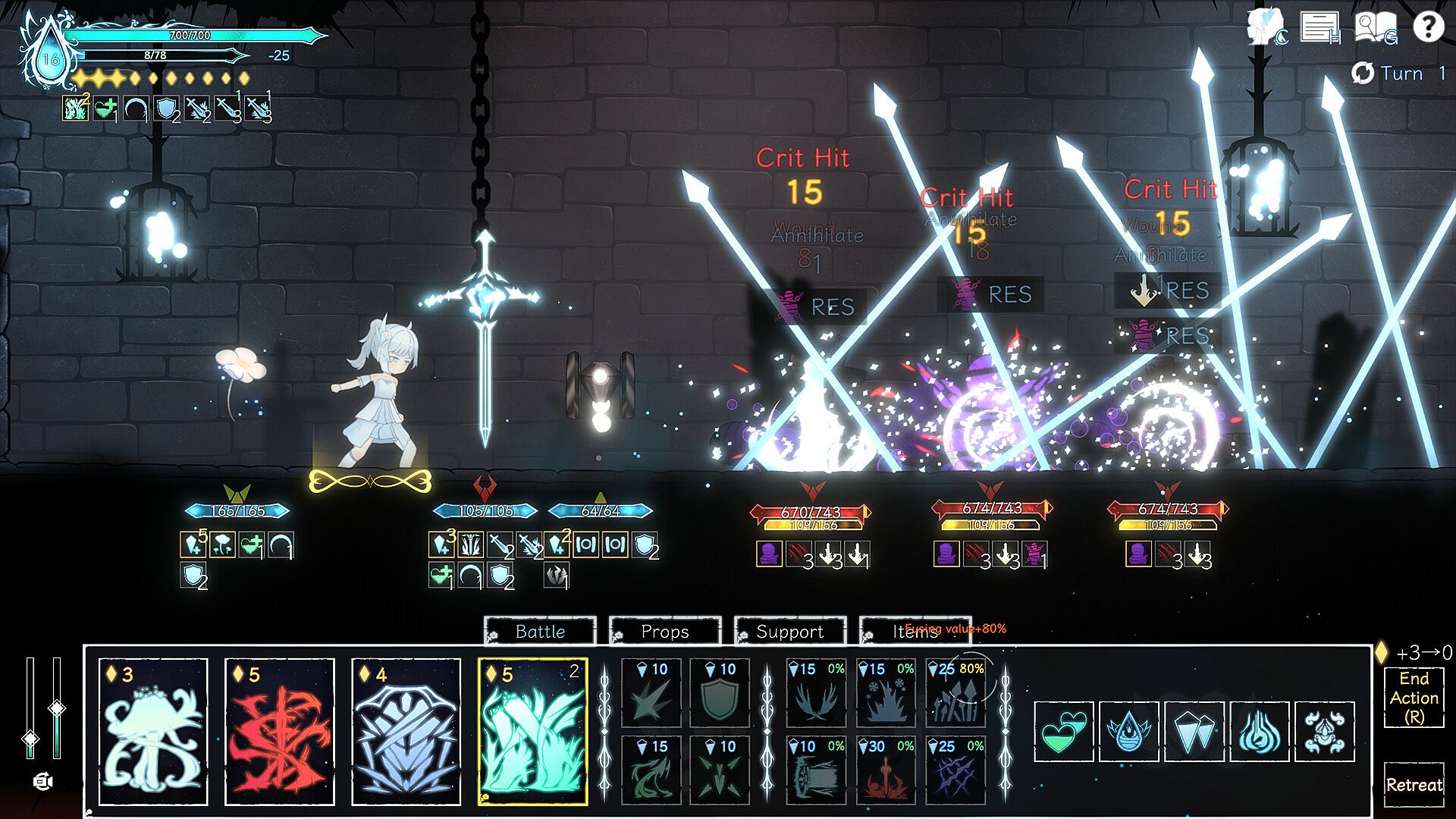
Task: Choose the red thorn sword card
Action: click(x=280, y=731)
